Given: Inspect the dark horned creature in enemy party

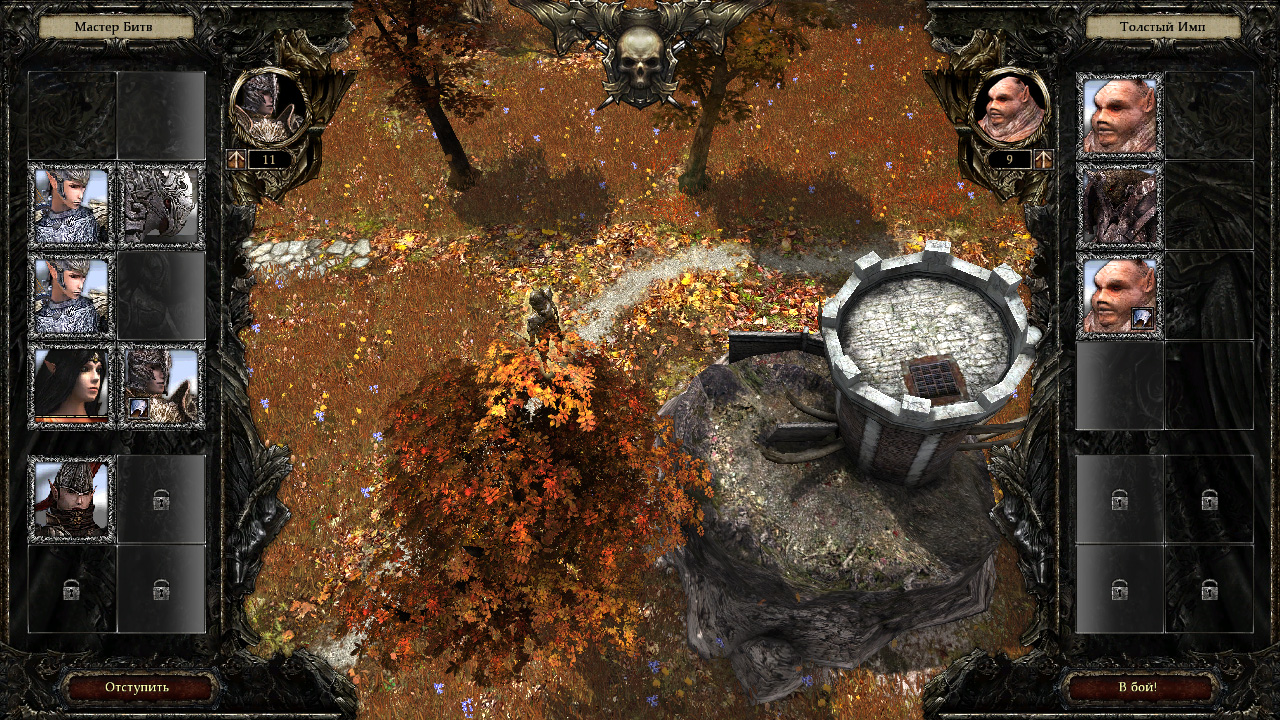Looking at the screenshot, I should click(1120, 206).
